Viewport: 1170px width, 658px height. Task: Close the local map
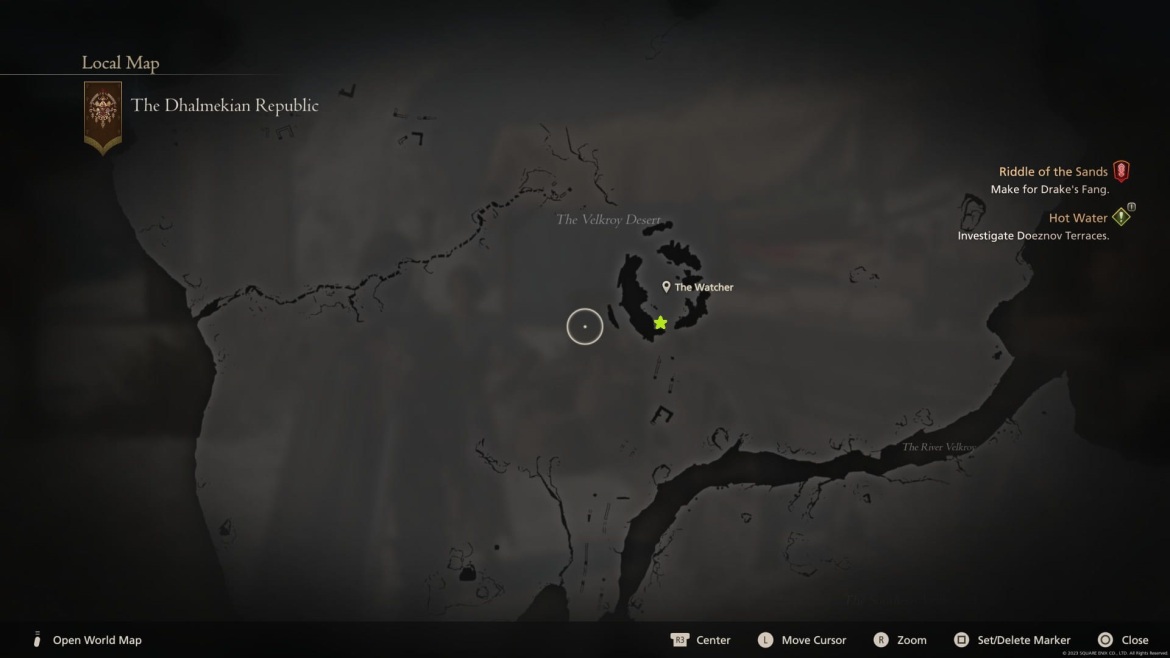tap(1124, 640)
